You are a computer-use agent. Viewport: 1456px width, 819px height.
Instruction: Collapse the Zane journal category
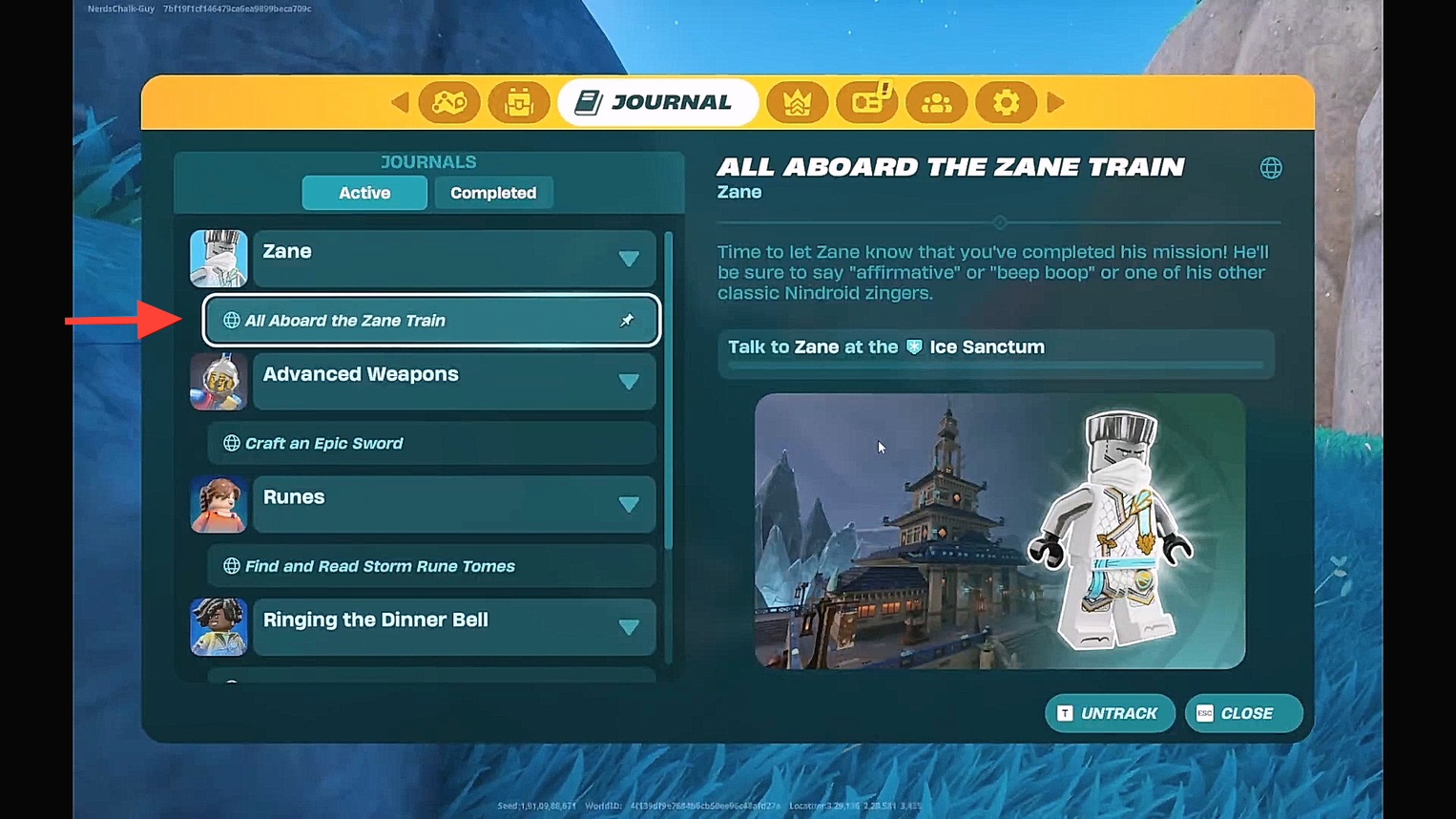(628, 259)
